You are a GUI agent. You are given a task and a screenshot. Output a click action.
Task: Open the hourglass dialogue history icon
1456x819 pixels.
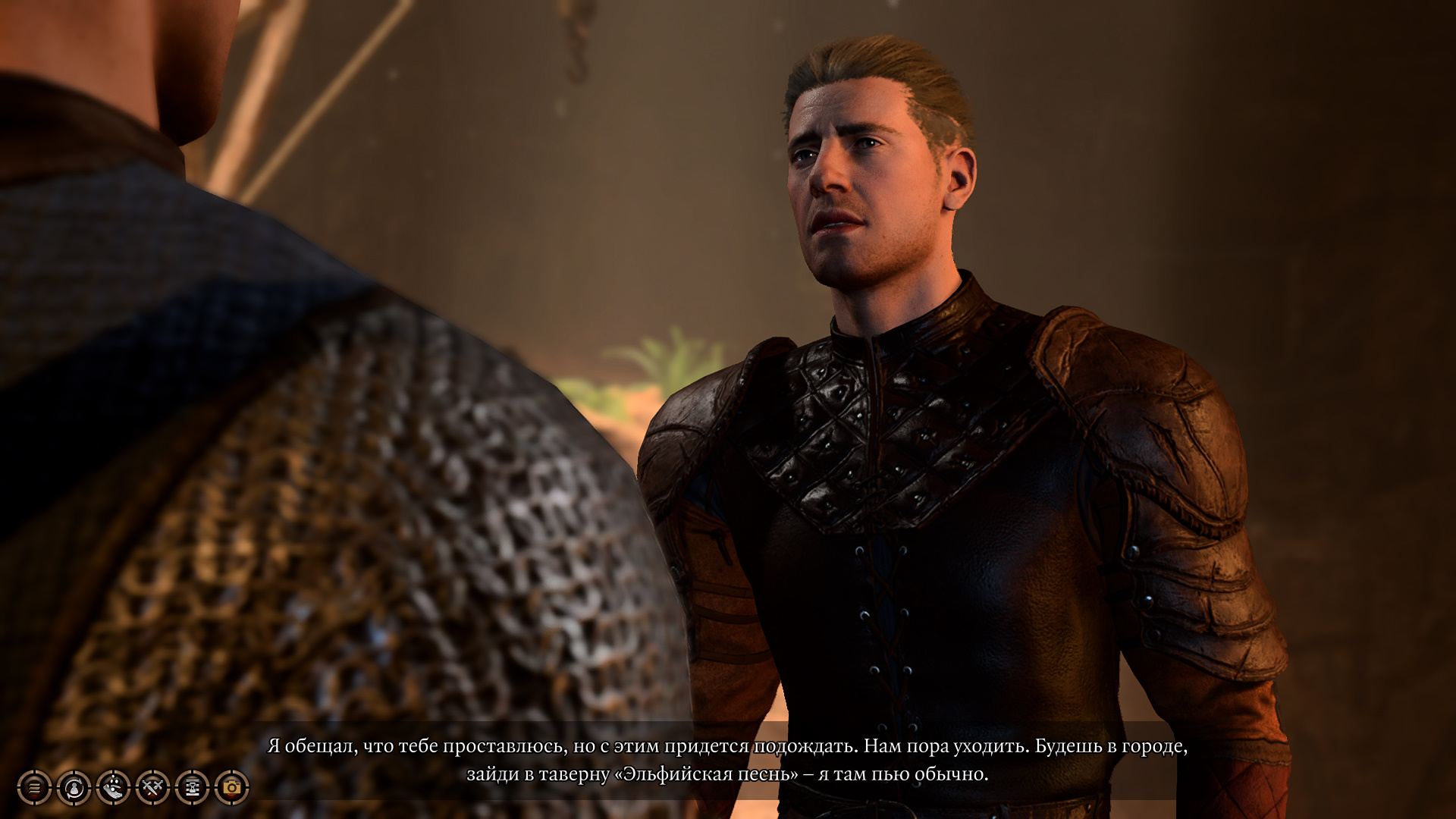click(192, 788)
